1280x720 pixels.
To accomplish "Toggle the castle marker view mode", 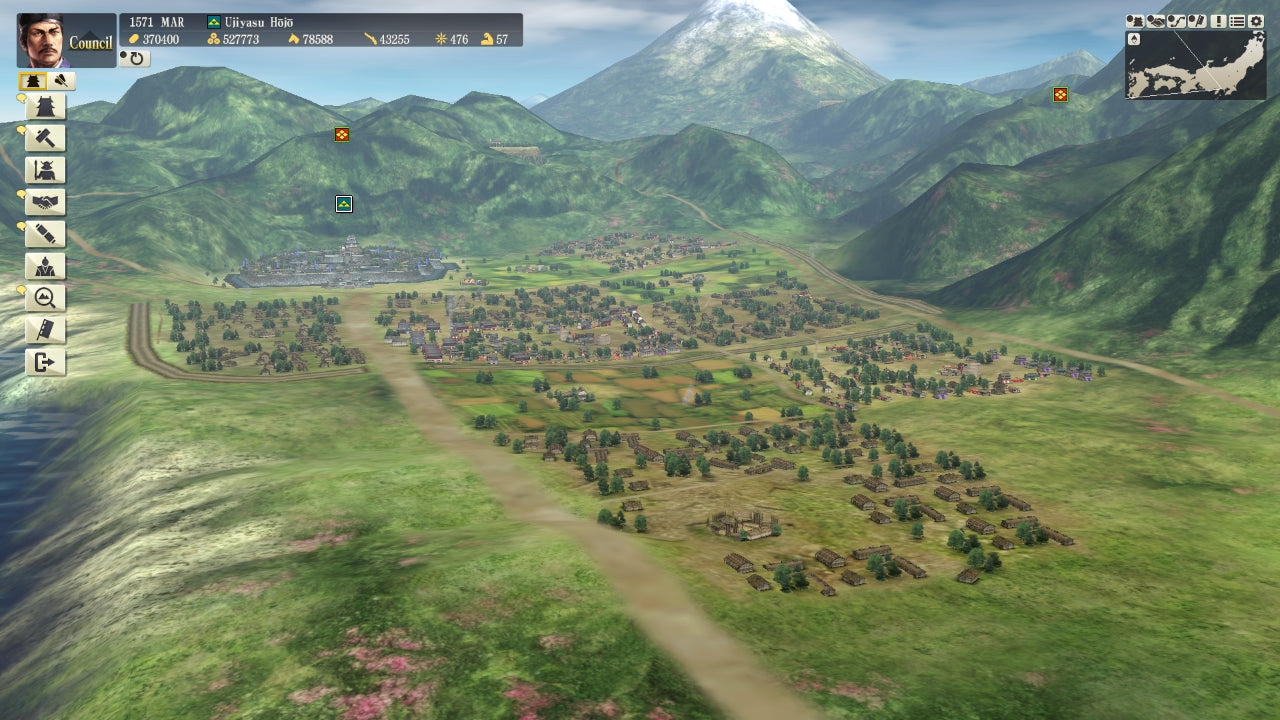I will coord(31,81).
